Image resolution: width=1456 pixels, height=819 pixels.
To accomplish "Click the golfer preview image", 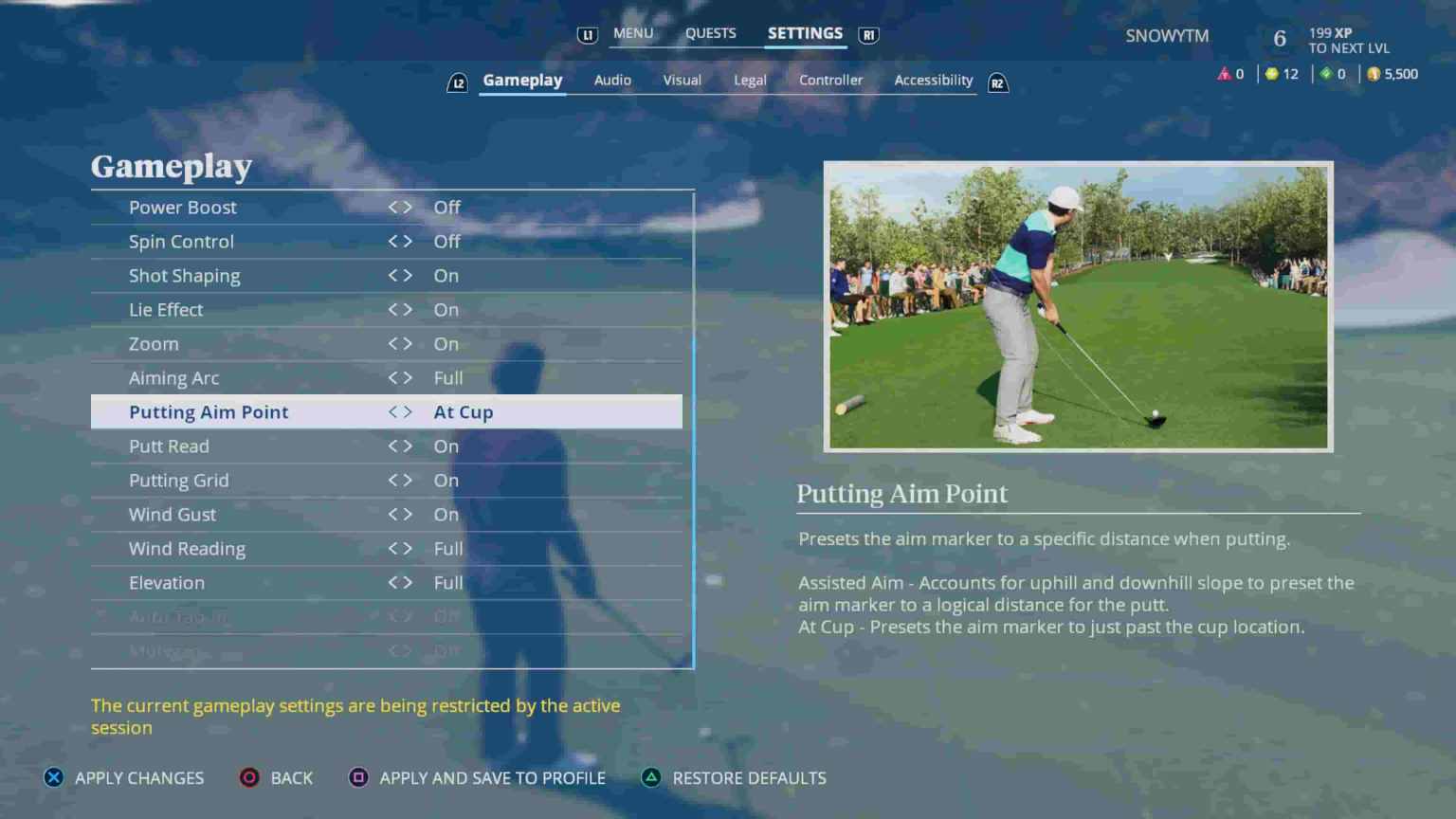I will (1078, 307).
